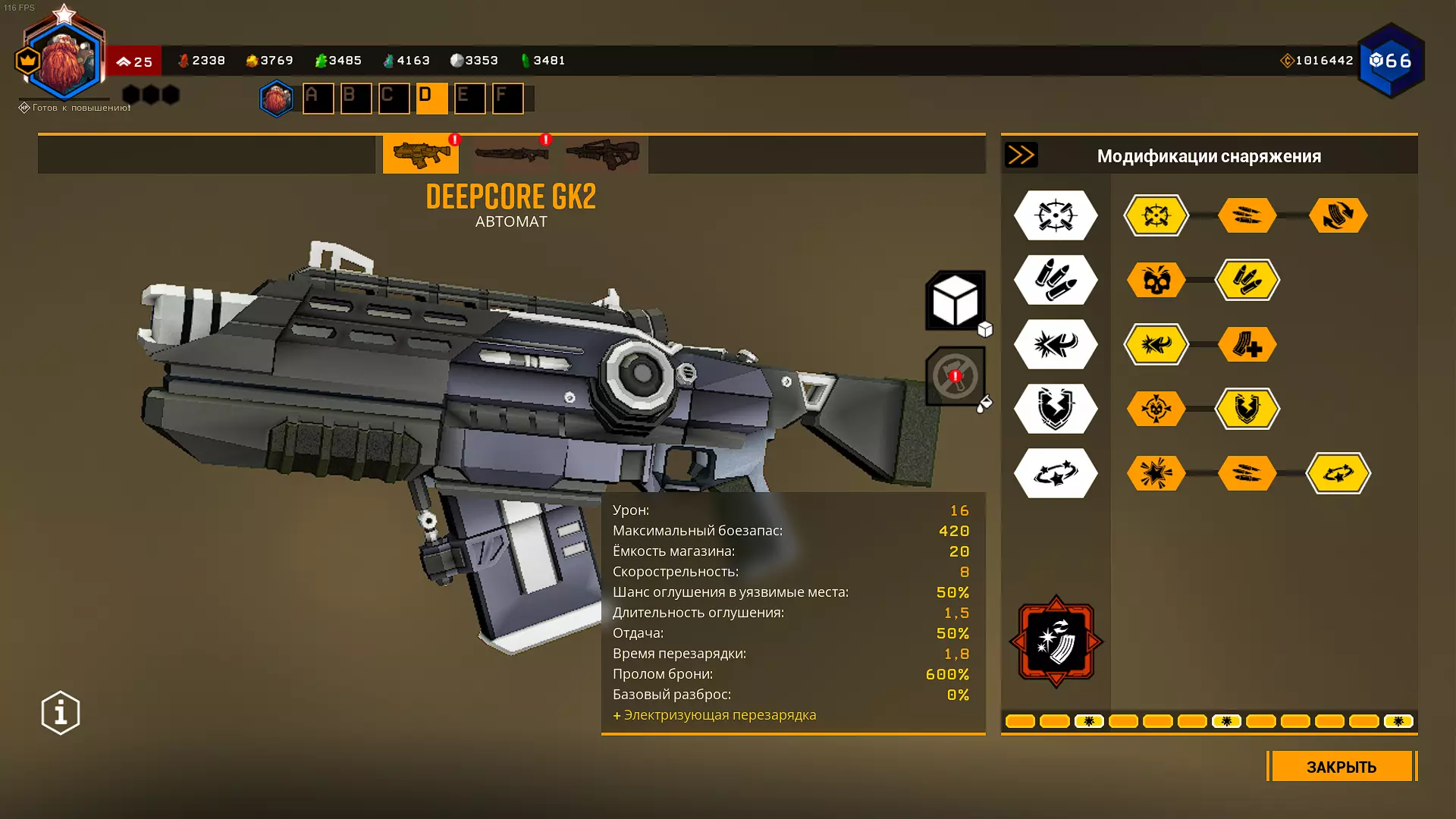The image size is (1456, 819).
Task: Select the orange skull tier two mod
Action: tap(1156, 280)
